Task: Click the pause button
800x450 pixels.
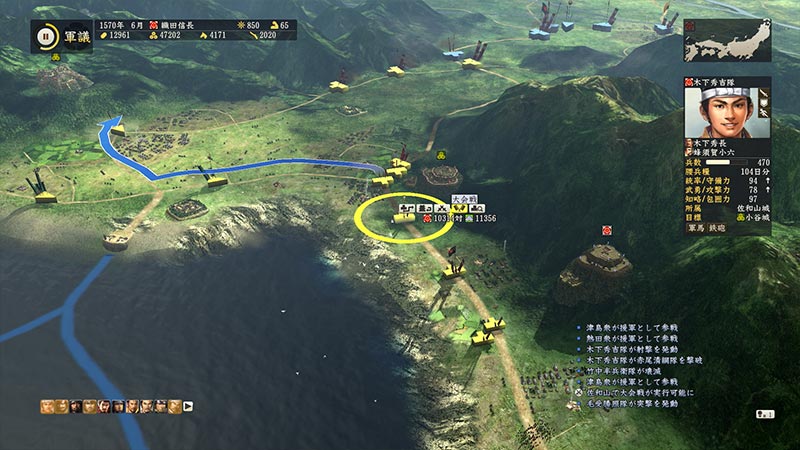Action: pos(46,39)
